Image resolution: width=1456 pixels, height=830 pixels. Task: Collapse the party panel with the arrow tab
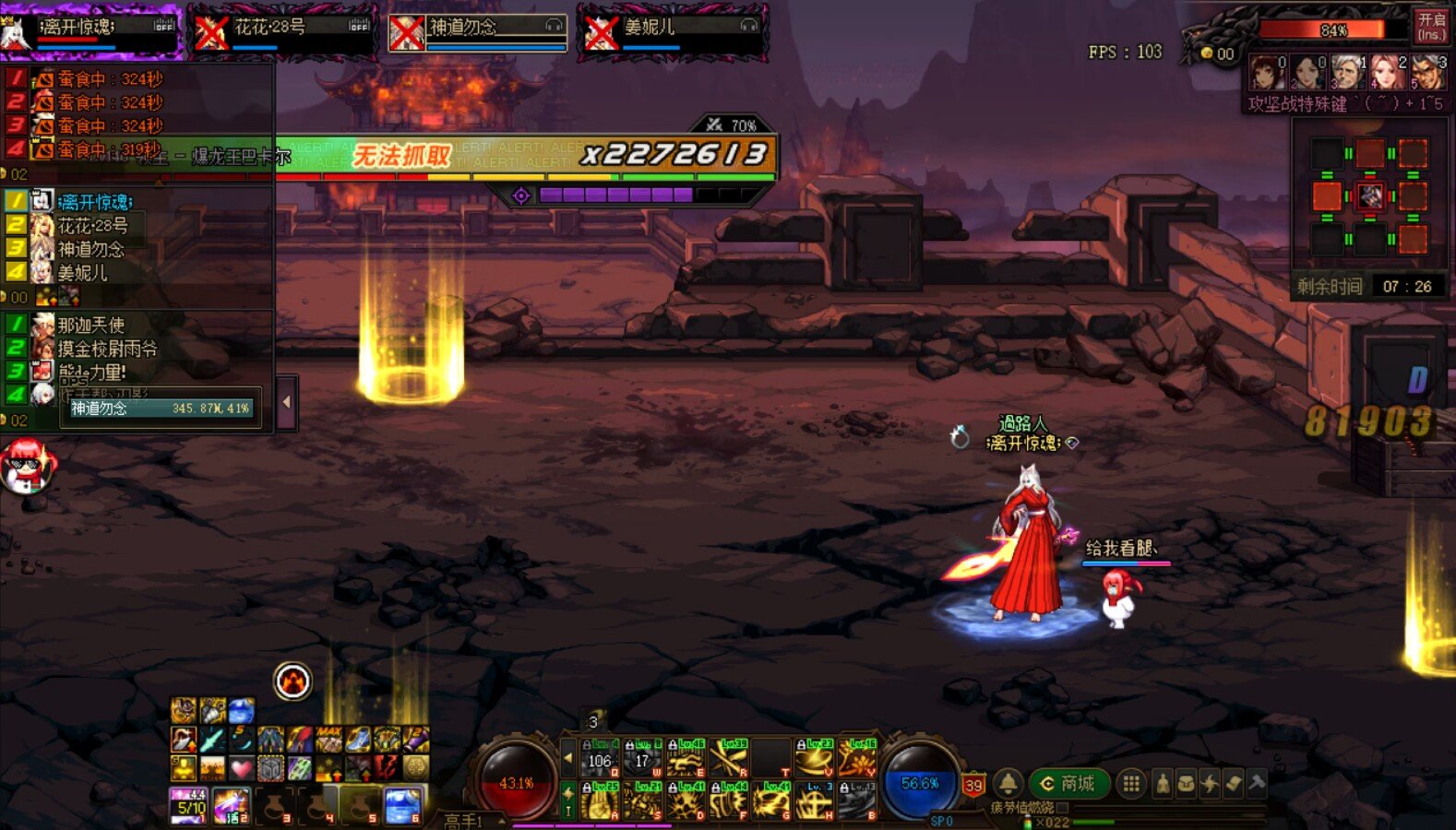point(286,402)
